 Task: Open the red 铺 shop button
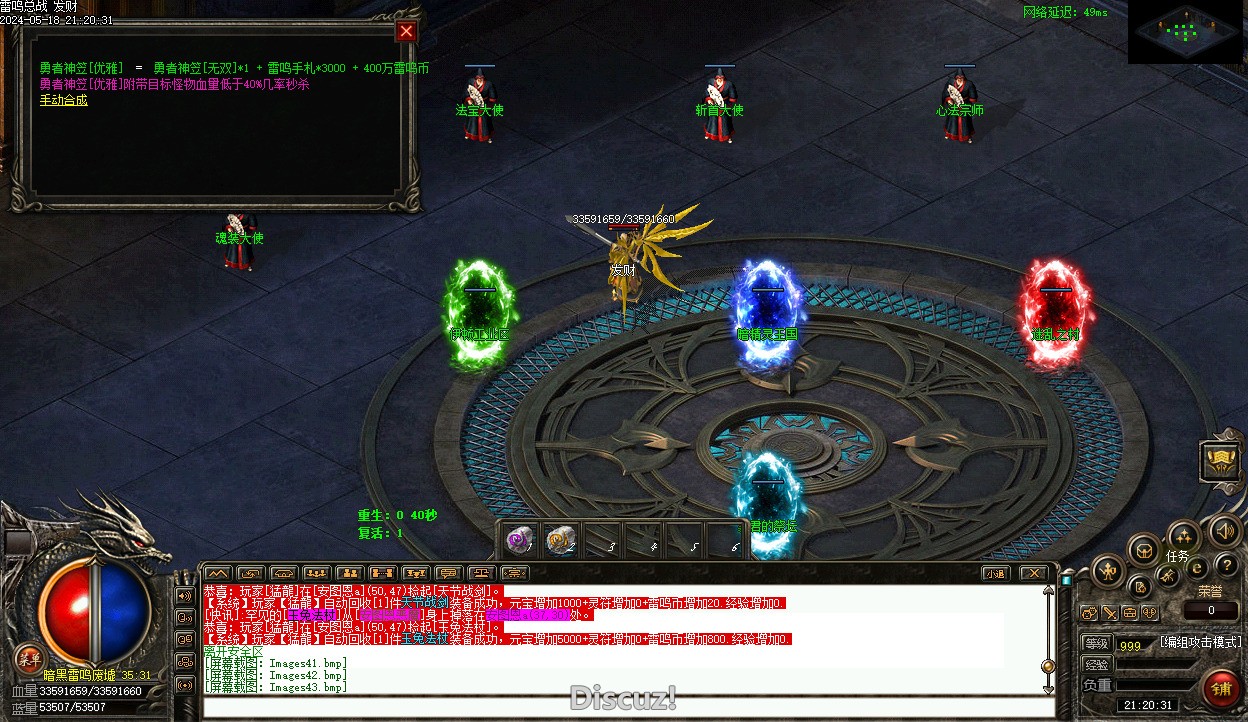point(1220,688)
